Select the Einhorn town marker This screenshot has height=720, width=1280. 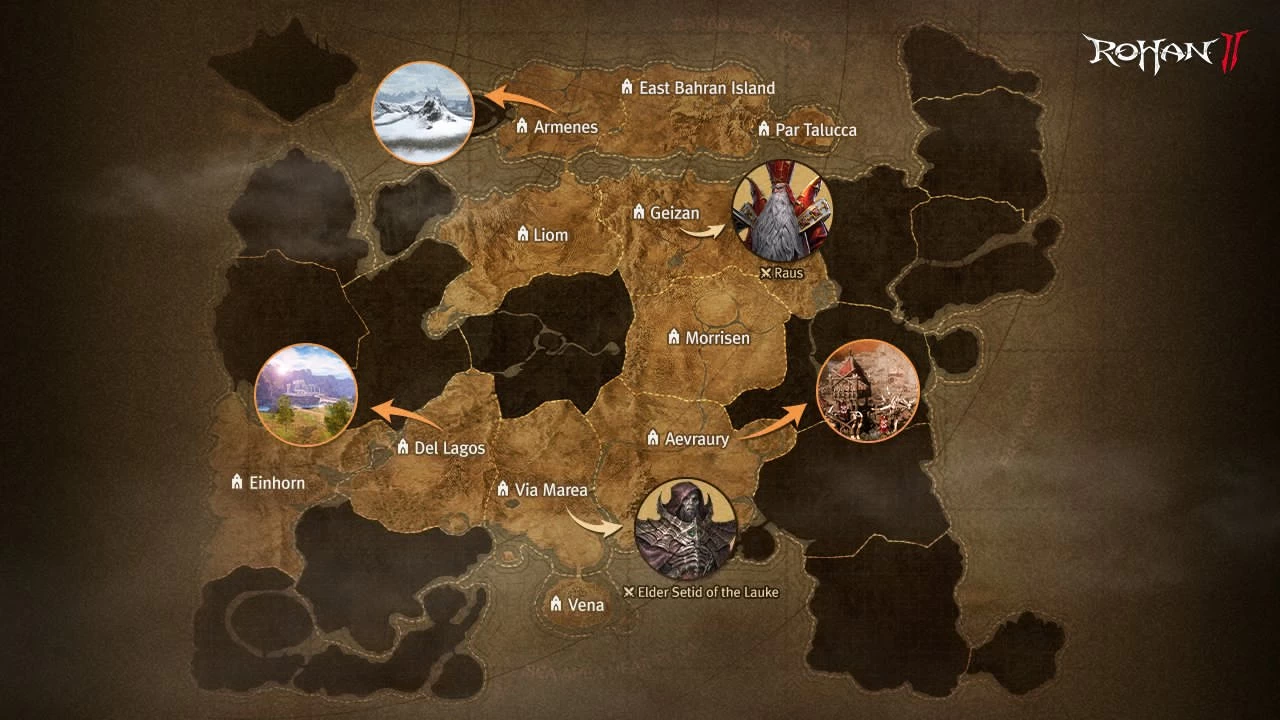coord(237,482)
